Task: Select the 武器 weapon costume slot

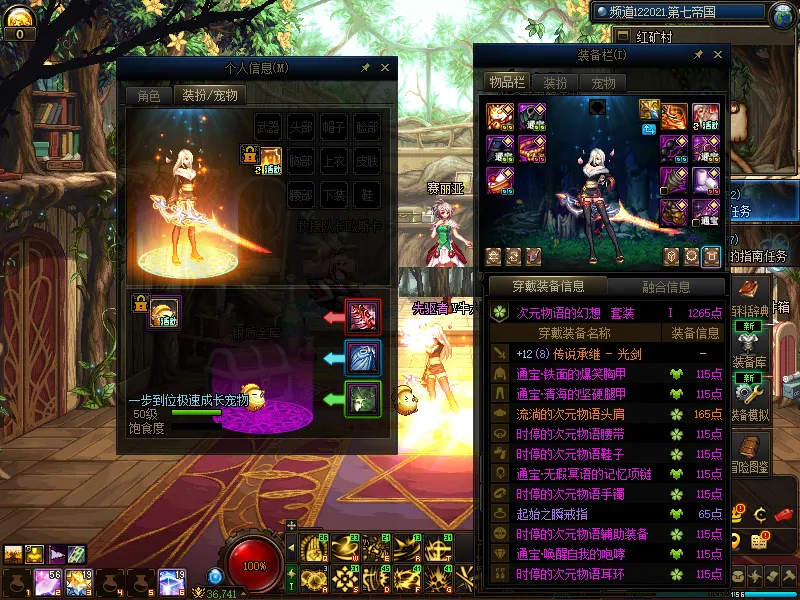Action: pos(267,127)
